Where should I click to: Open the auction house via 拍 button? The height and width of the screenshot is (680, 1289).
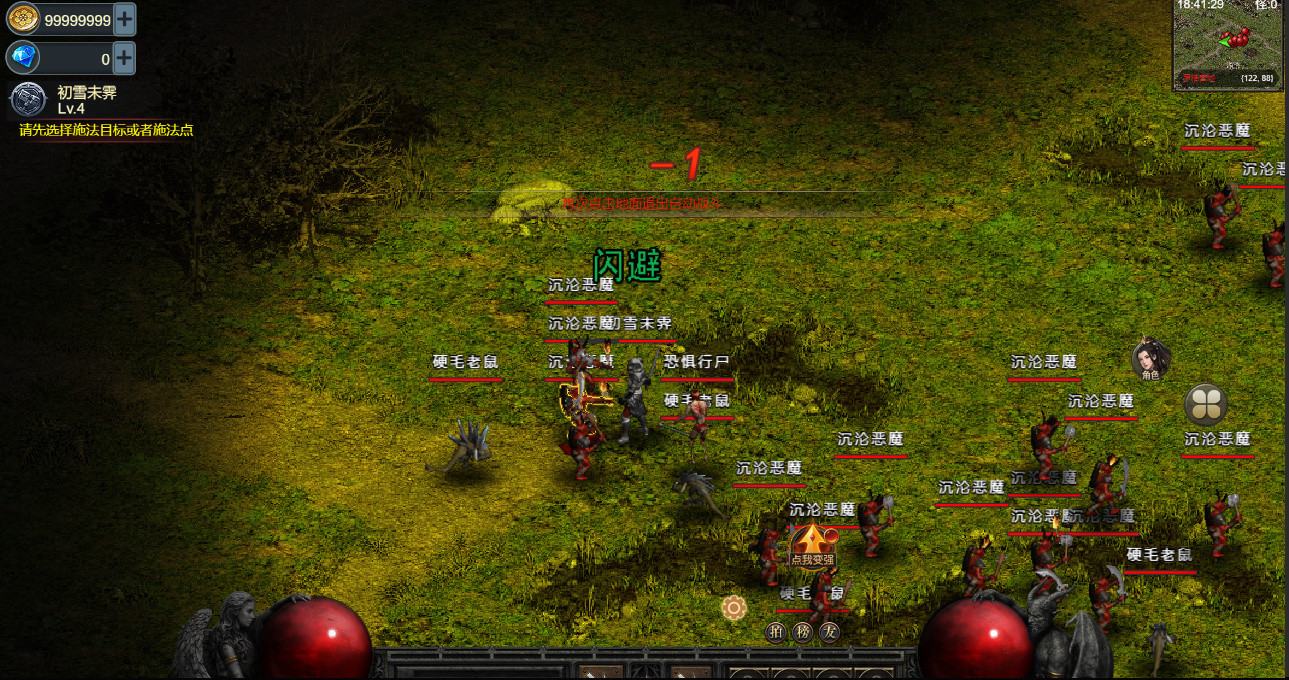(x=776, y=632)
